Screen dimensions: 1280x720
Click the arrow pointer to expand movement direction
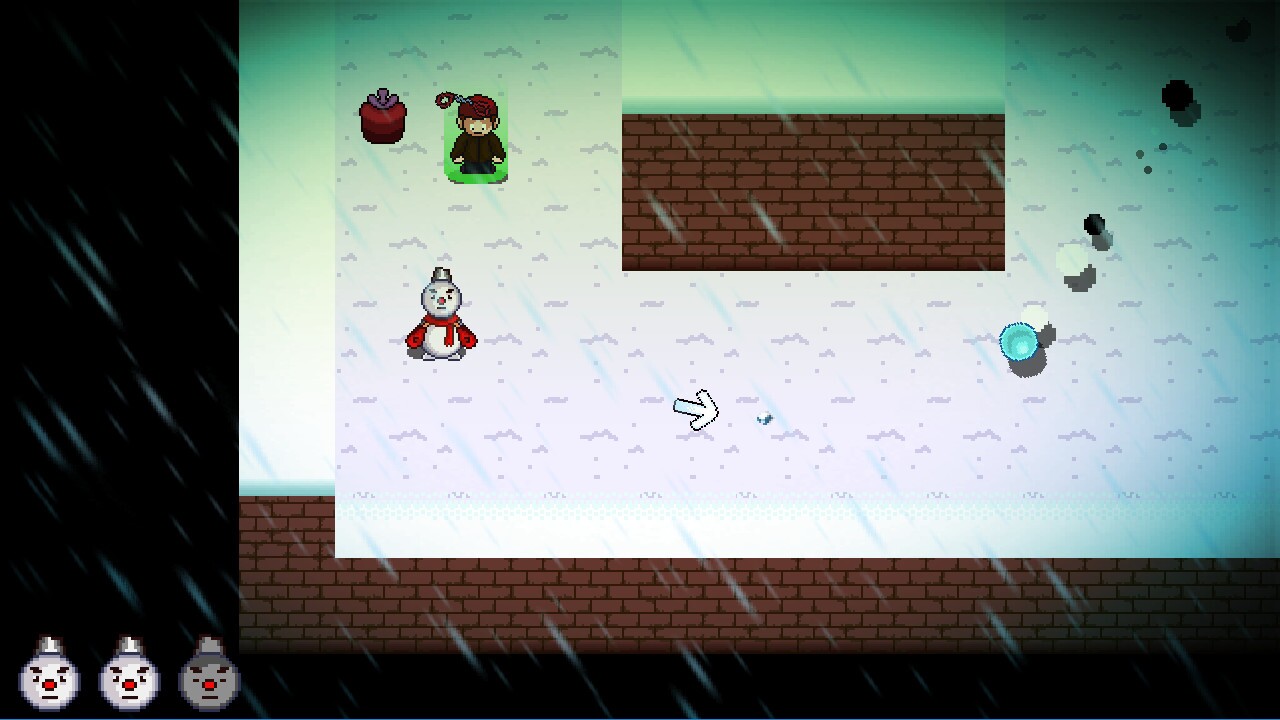(696, 410)
